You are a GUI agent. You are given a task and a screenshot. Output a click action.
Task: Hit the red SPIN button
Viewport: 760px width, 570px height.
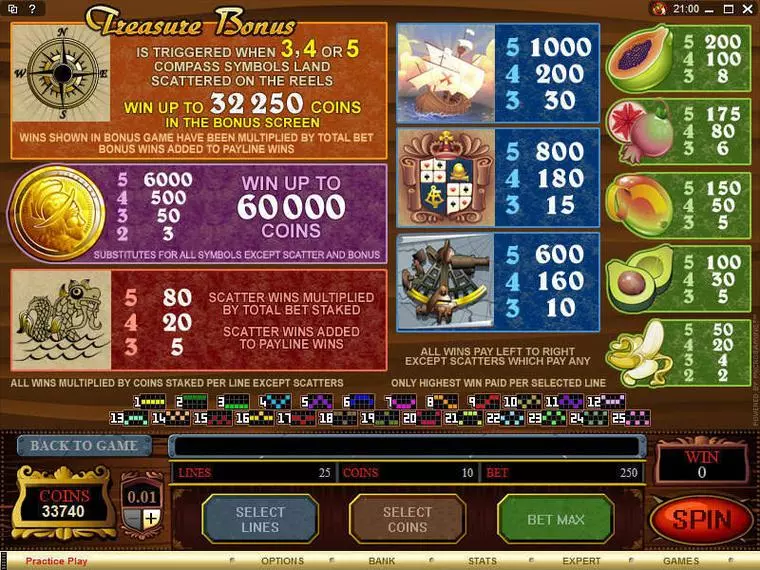tap(700, 519)
